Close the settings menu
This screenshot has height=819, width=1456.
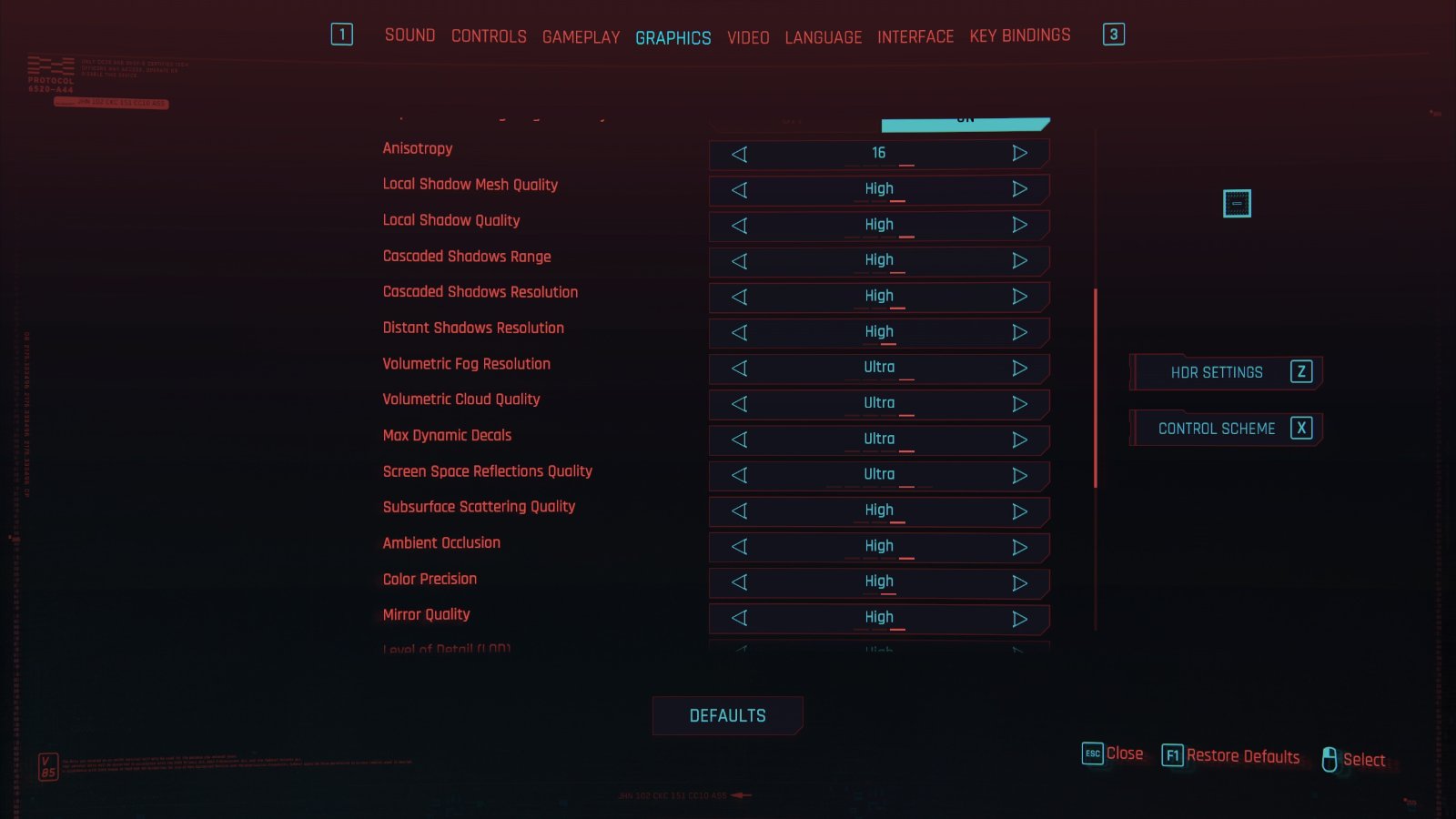click(x=1113, y=753)
